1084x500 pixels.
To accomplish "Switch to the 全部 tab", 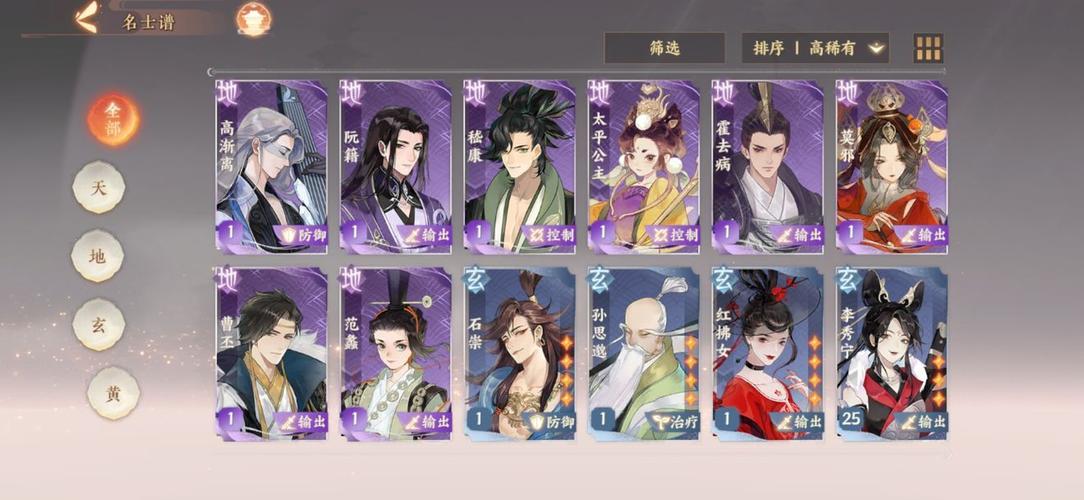I will tap(112, 119).
